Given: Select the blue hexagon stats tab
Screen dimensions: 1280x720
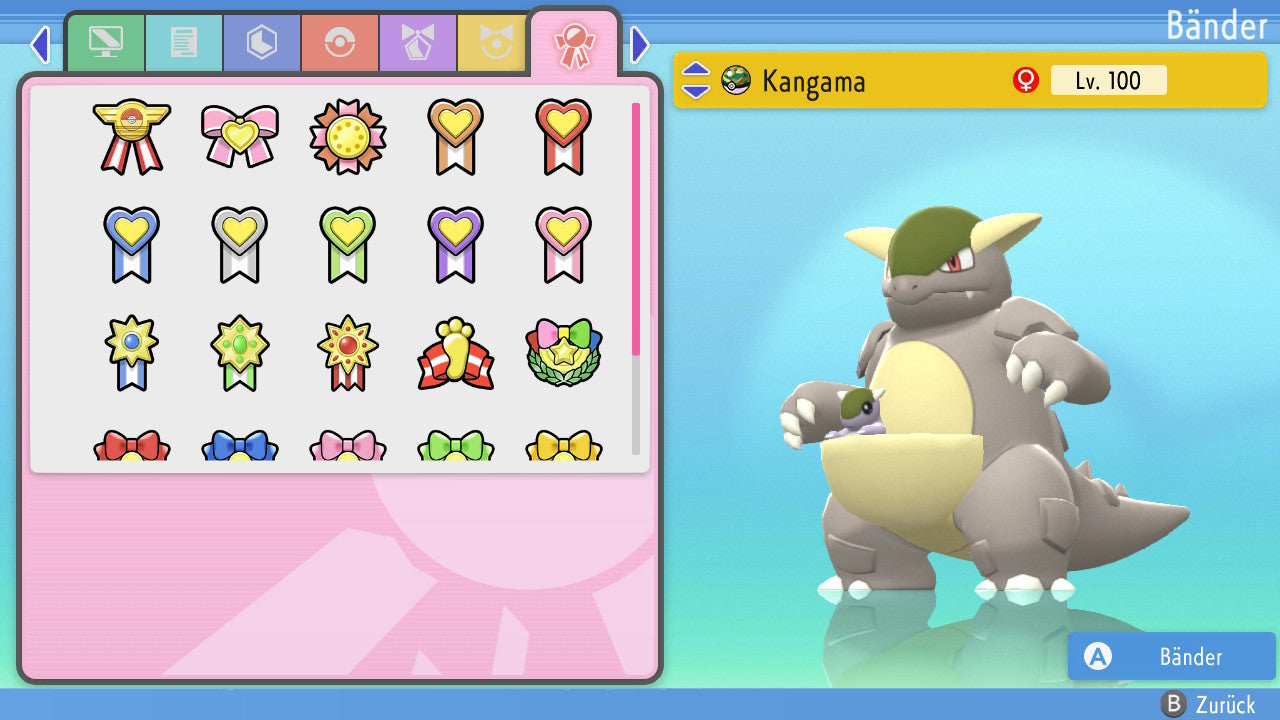Looking at the screenshot, I should 262,43.
